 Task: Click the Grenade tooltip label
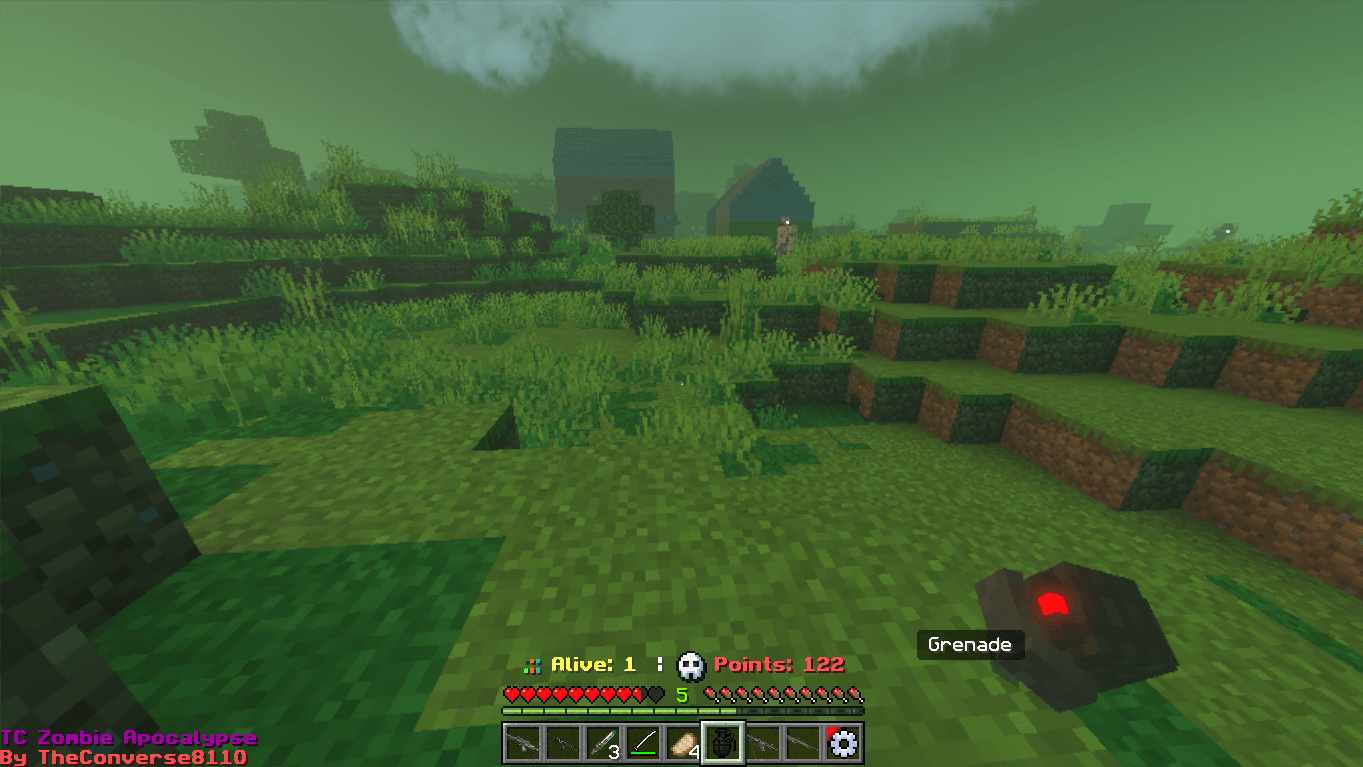(969, 645)
